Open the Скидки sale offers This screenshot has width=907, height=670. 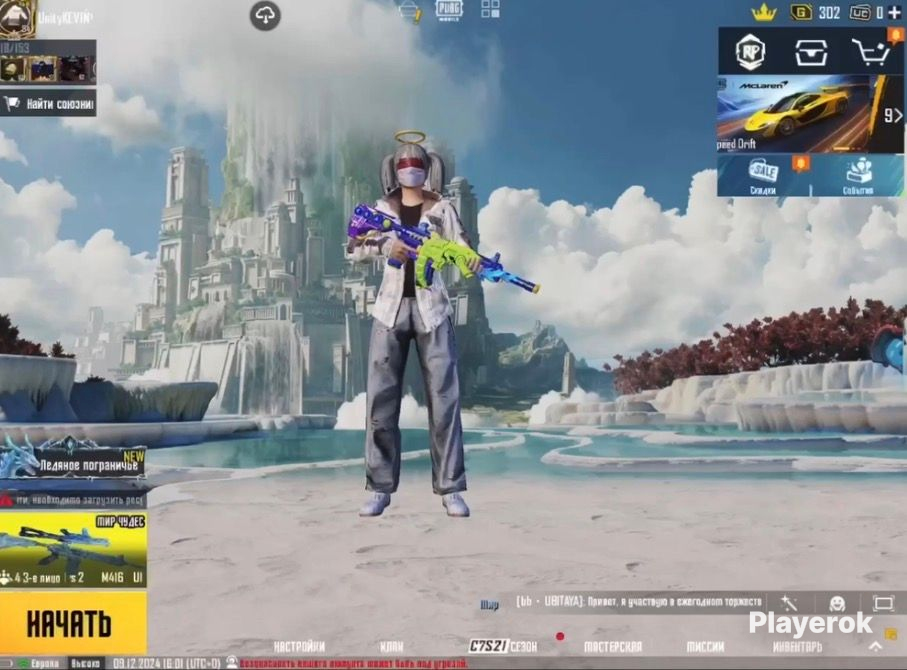coord(764,176)
